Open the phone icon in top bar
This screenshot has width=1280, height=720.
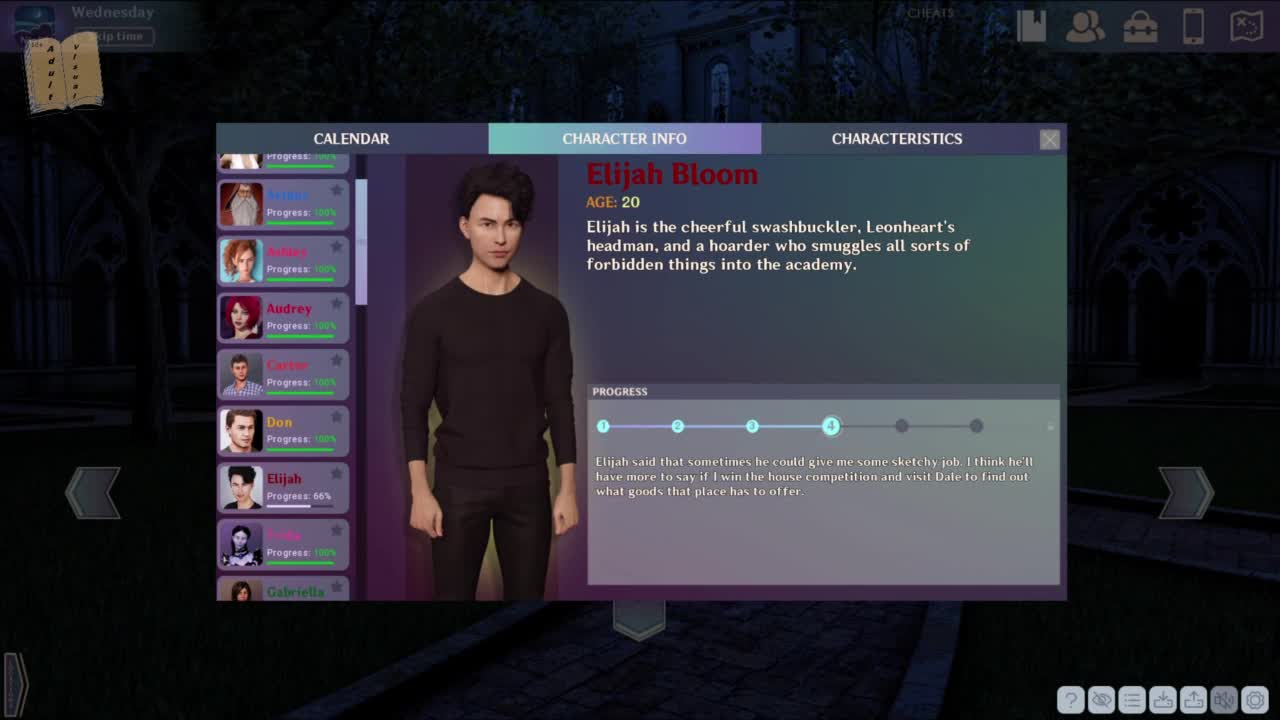click(1193, 27)
